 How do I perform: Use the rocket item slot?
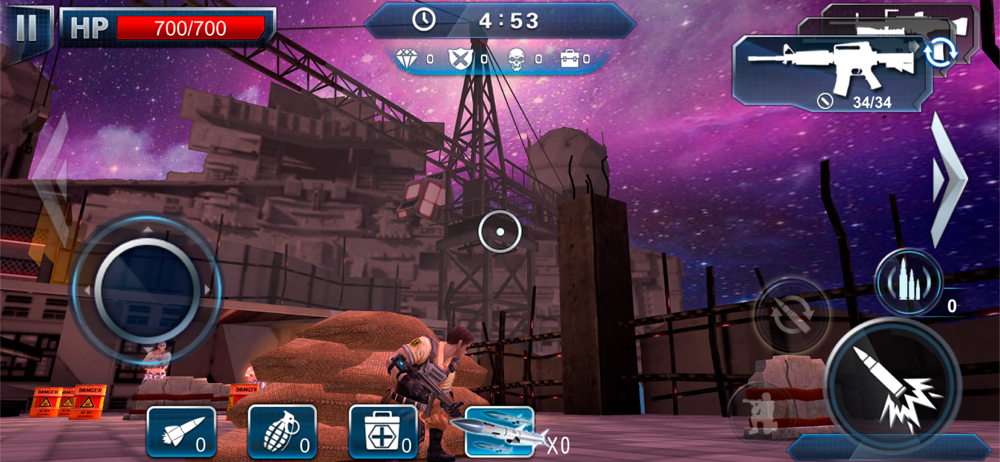point(181,431)
